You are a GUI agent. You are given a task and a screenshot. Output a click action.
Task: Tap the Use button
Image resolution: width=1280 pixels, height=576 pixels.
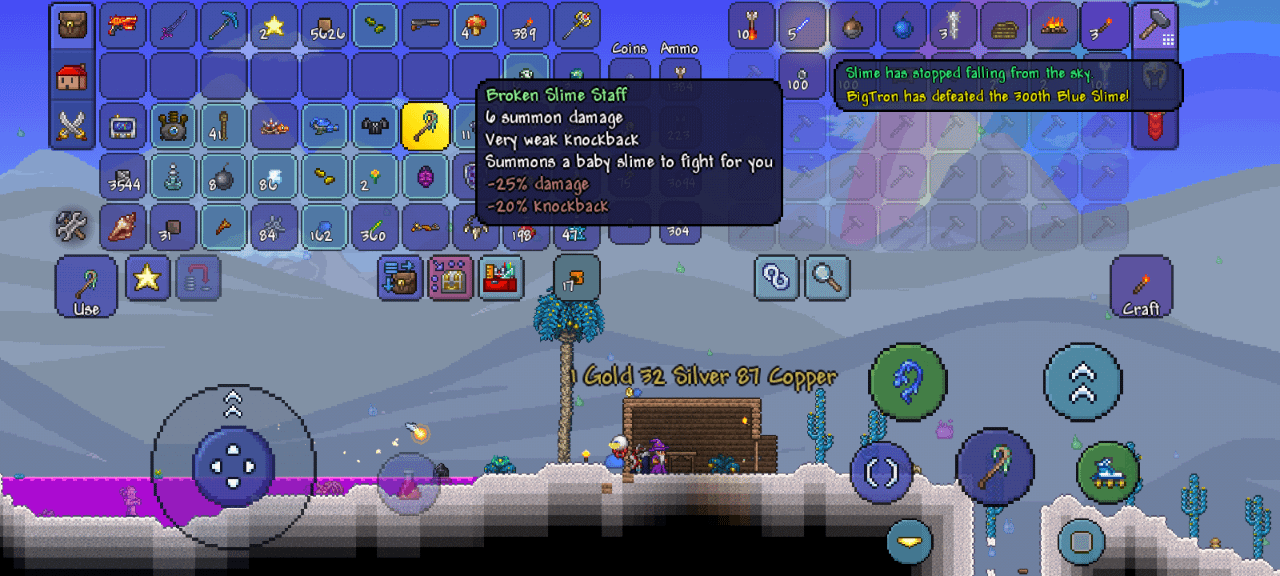tap(86, 287)
